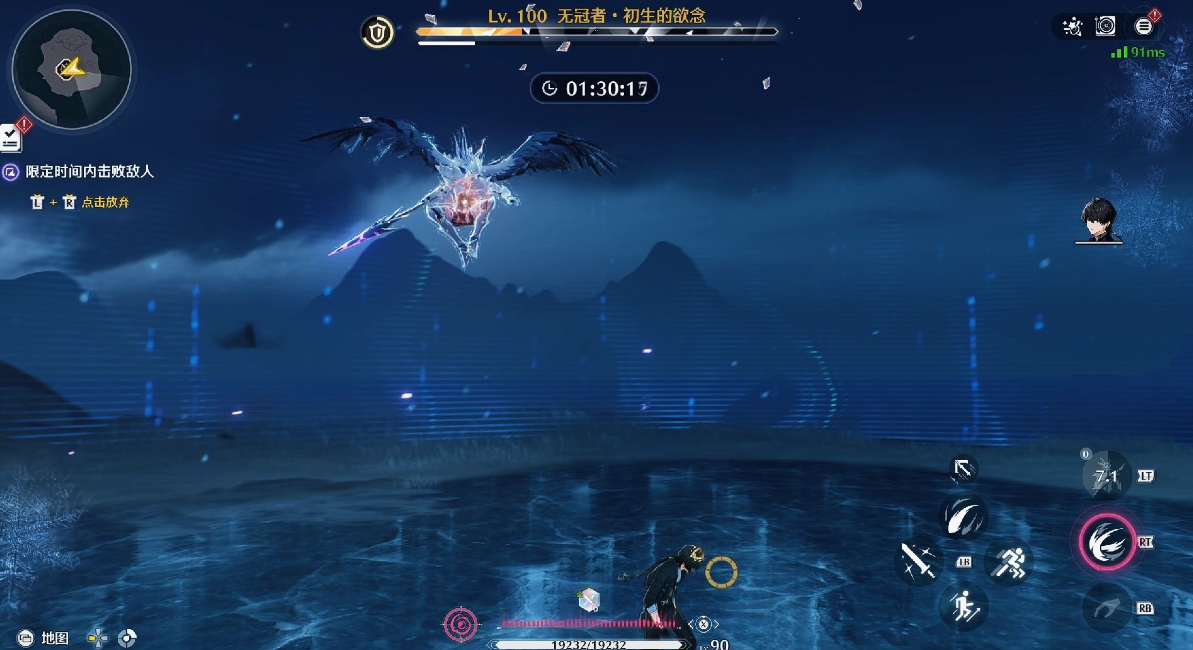Open the map via bottom-left 地图 button
Image resolution: width=1193 pixels, height=650 pixels.
pos(45,637)
